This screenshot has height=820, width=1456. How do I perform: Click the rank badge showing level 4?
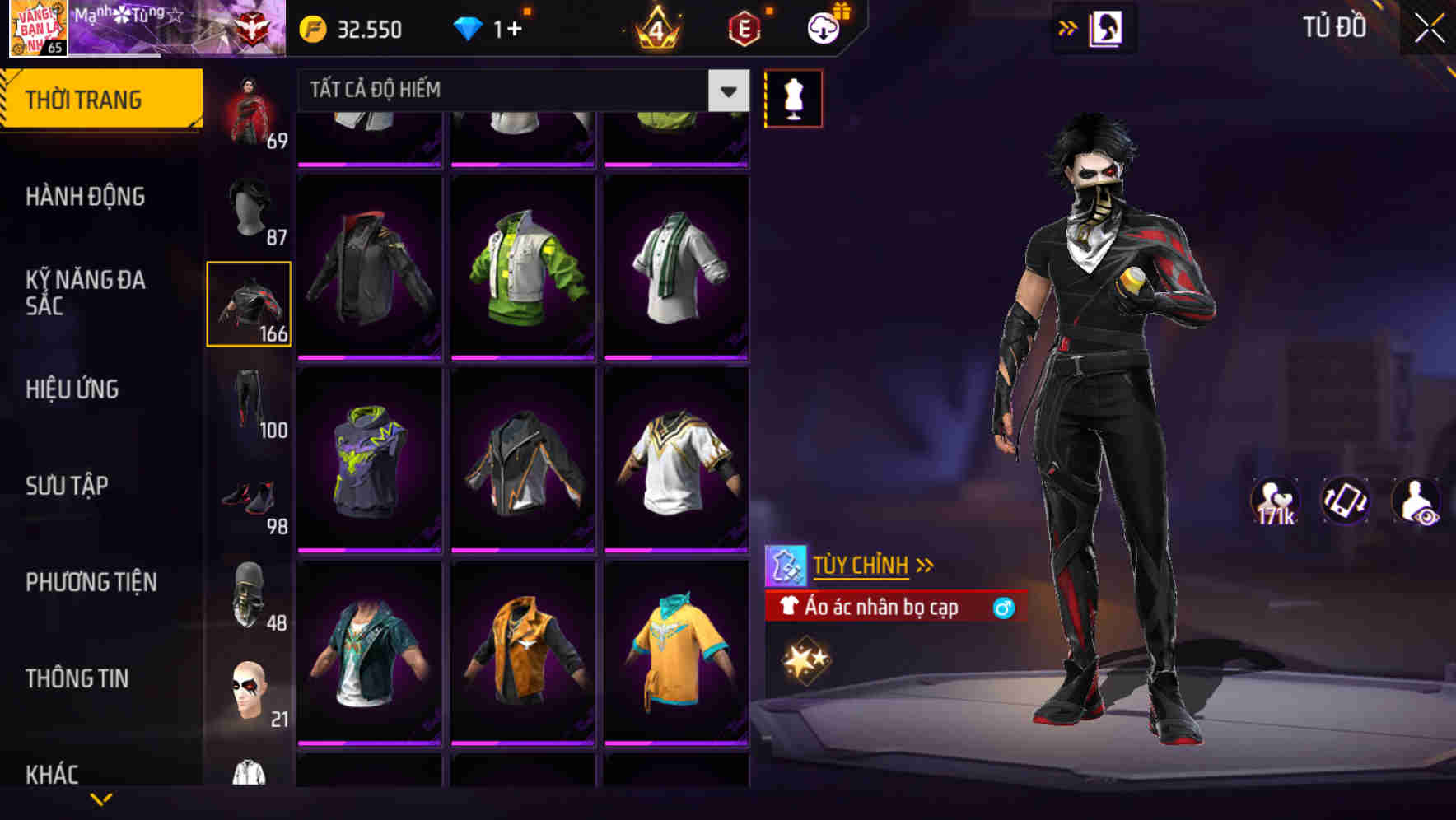655,30
